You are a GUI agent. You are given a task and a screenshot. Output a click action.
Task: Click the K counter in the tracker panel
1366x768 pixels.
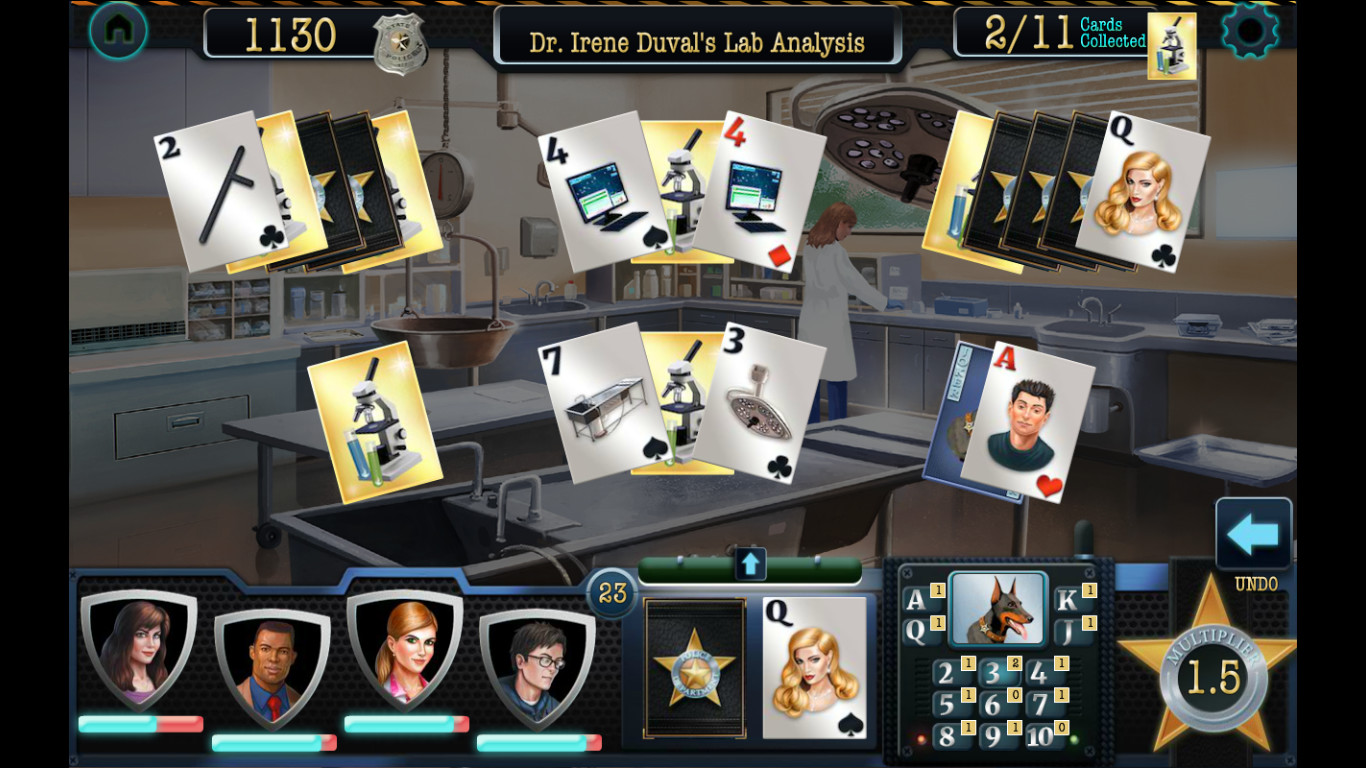1064,599
